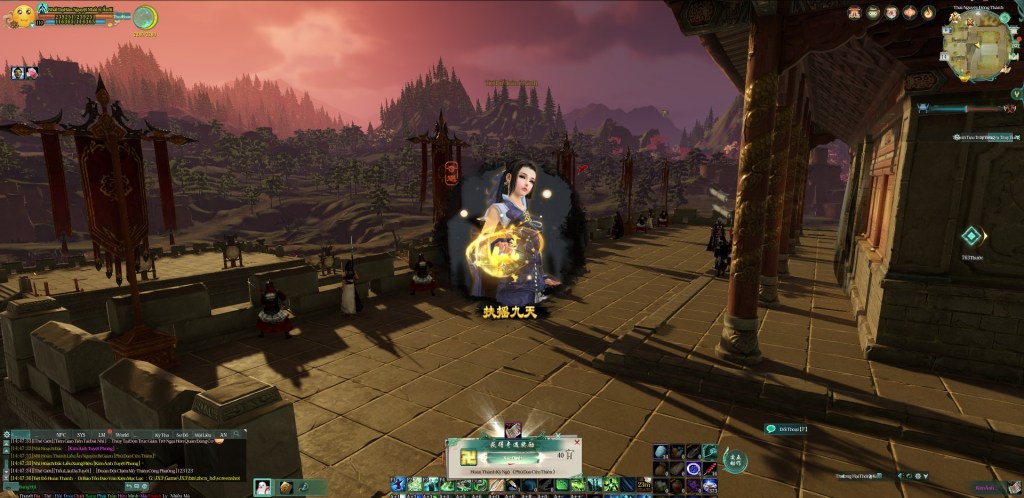Viewport: 1024px width, 498px height.
Task: Open chat settings gear icon
Action: pos(9,435)
